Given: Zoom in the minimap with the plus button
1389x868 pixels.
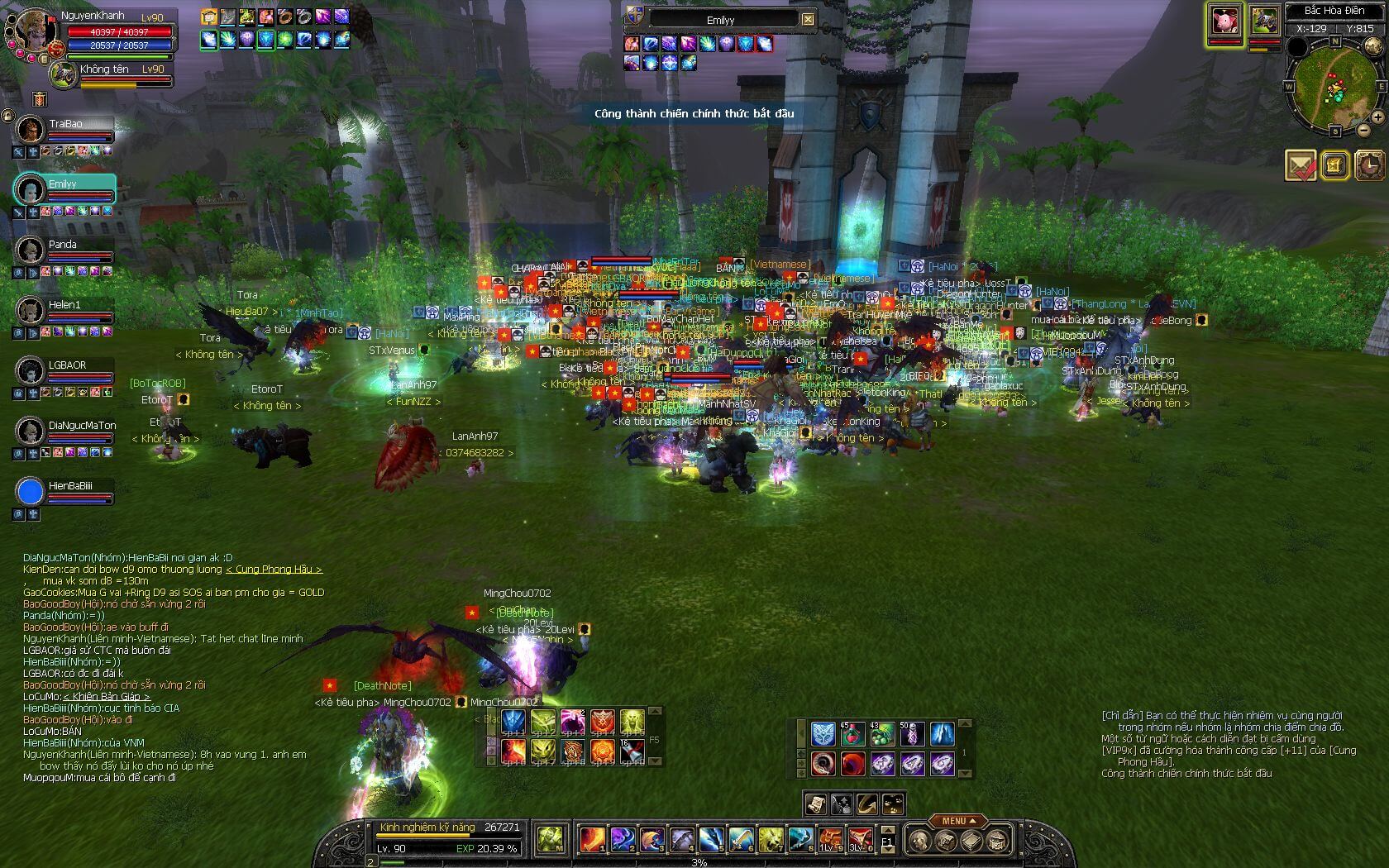Looking at the screenshot, I should click(1377, 117).
